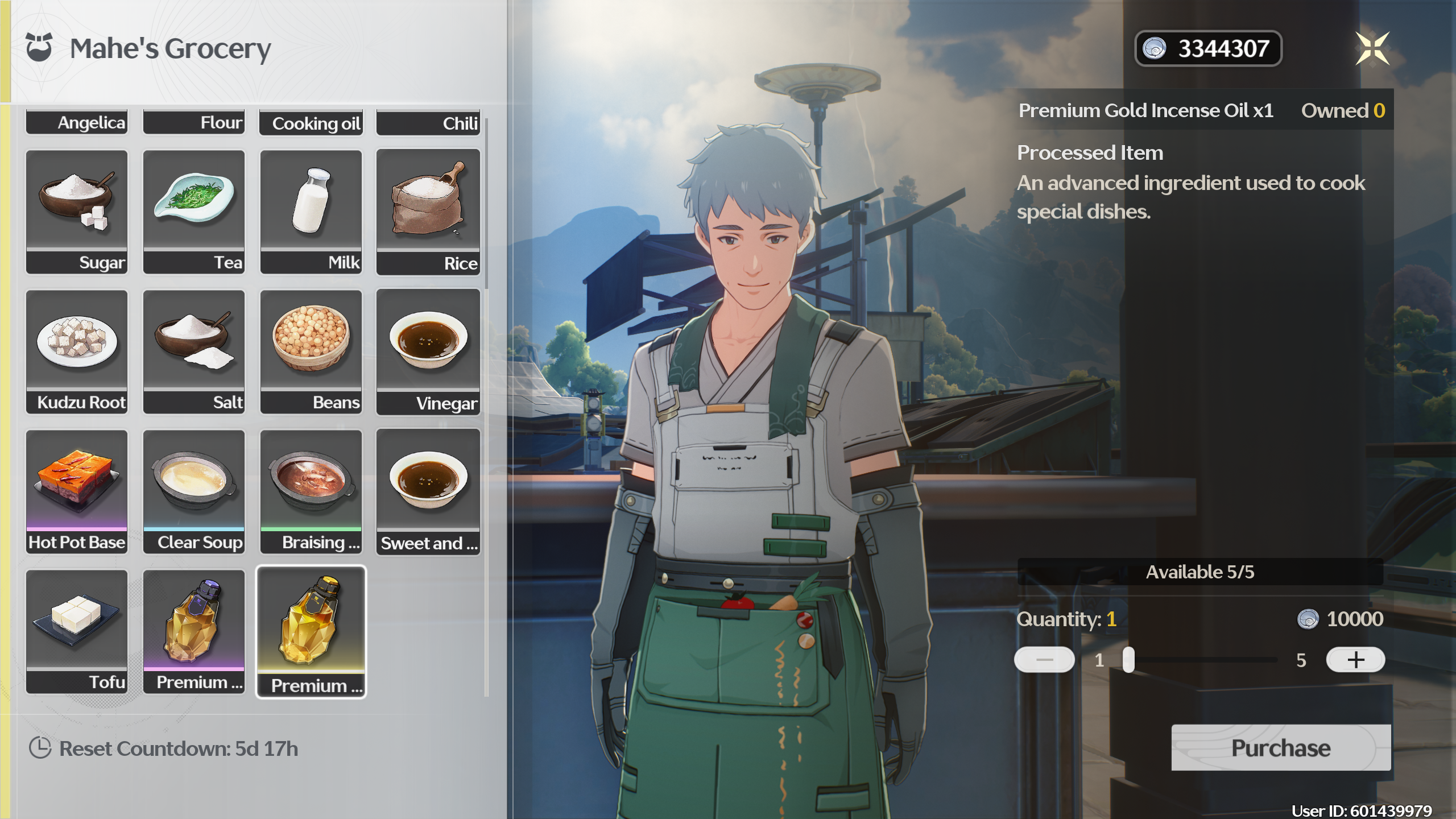
Task: Select the Hot Pot Base item
Action: point(77,491)
